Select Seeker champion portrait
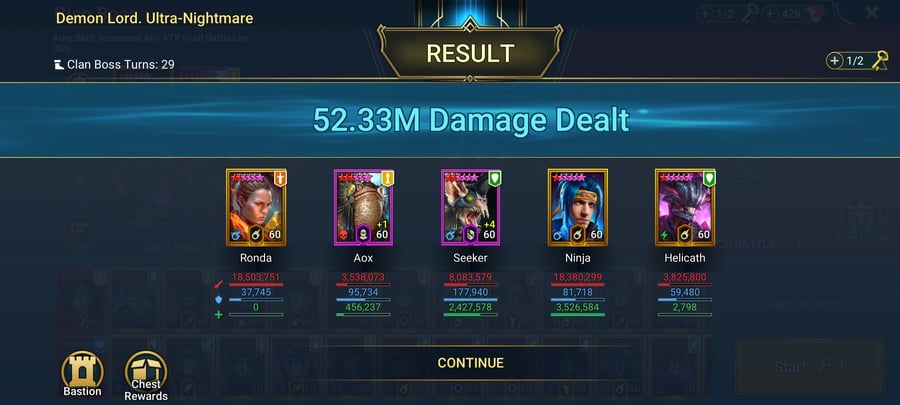The width and height of the screenshot is (900, 405). point(471,207)
